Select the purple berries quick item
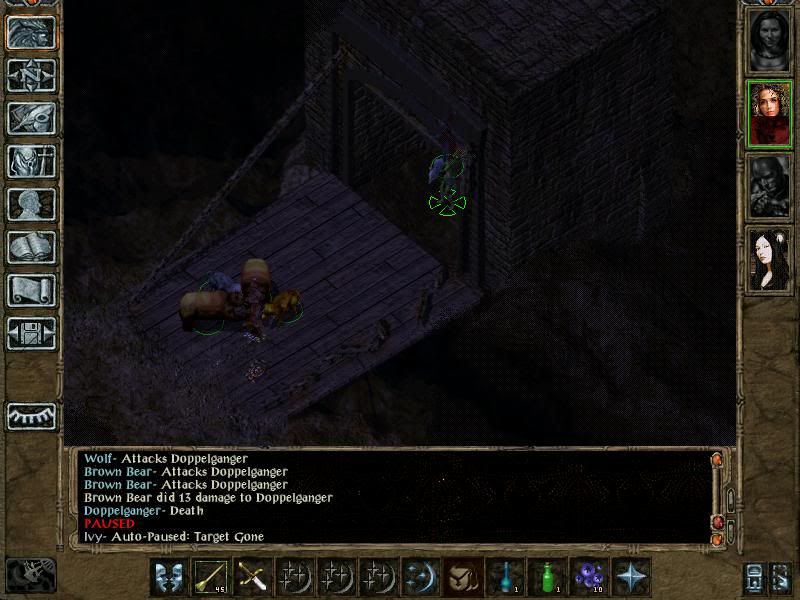This screenshot has height=600, width=800. pos(589,577)
